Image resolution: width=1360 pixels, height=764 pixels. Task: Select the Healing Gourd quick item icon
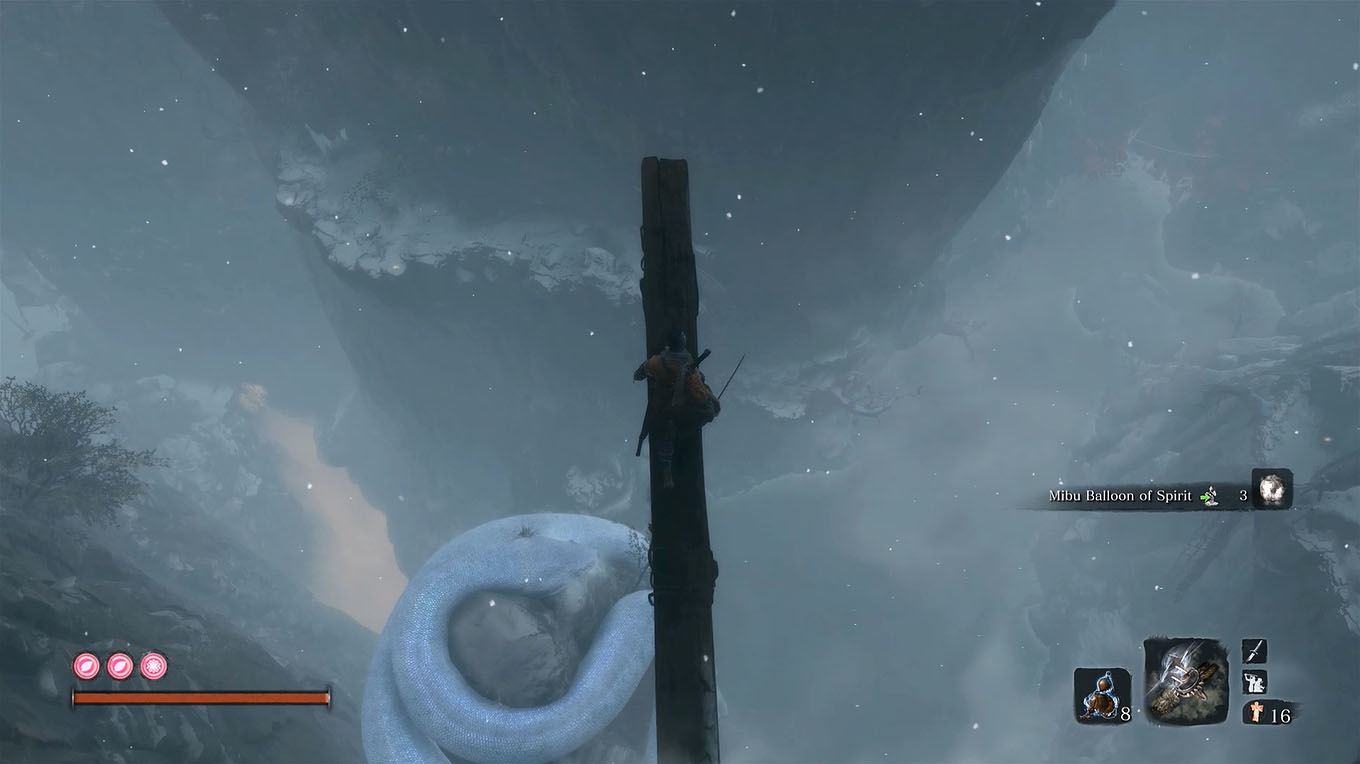pos(1104,692)
